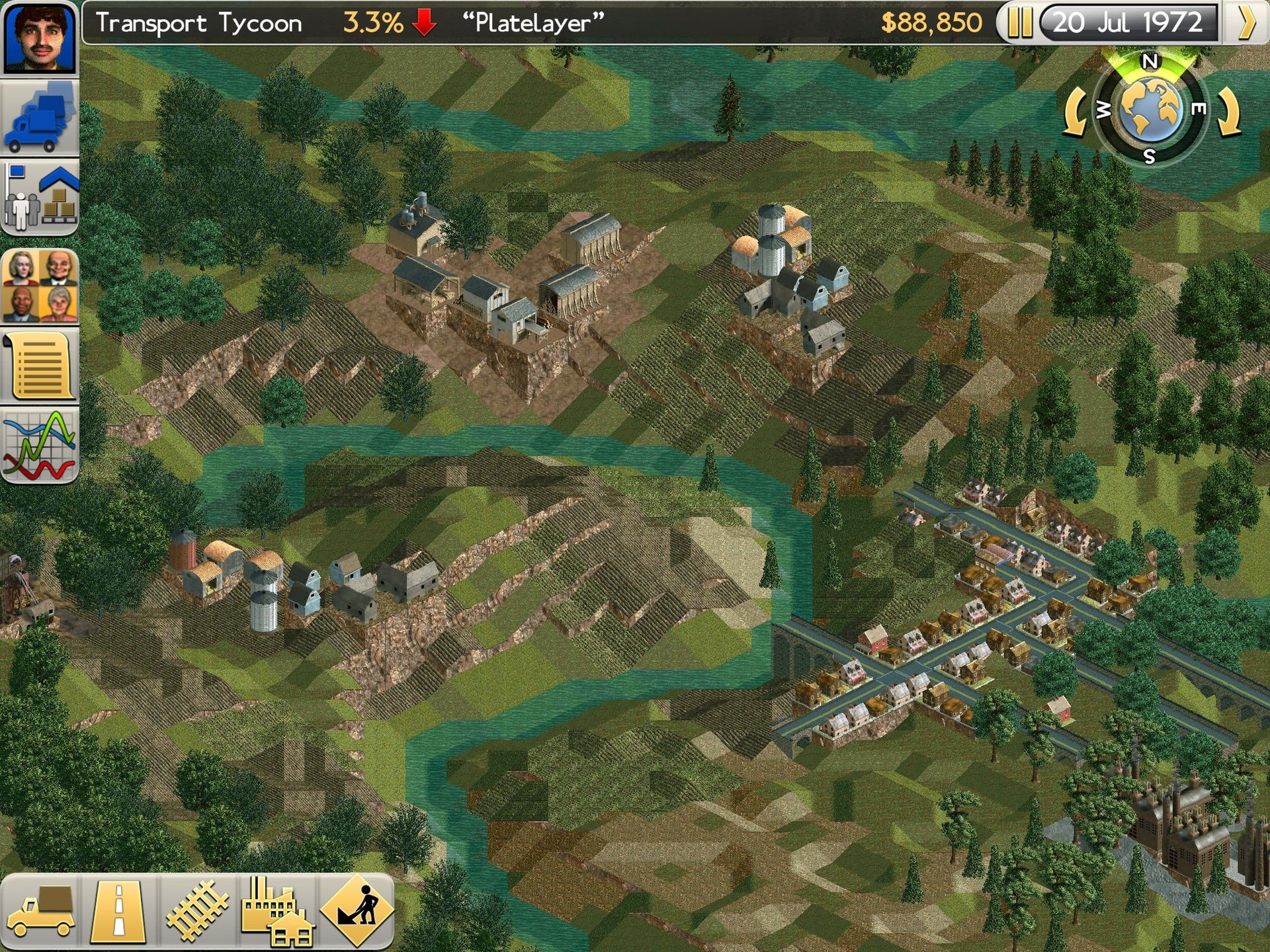Click the globe in the compass
The image size is (1270, 952).
tap(1151, 109)
